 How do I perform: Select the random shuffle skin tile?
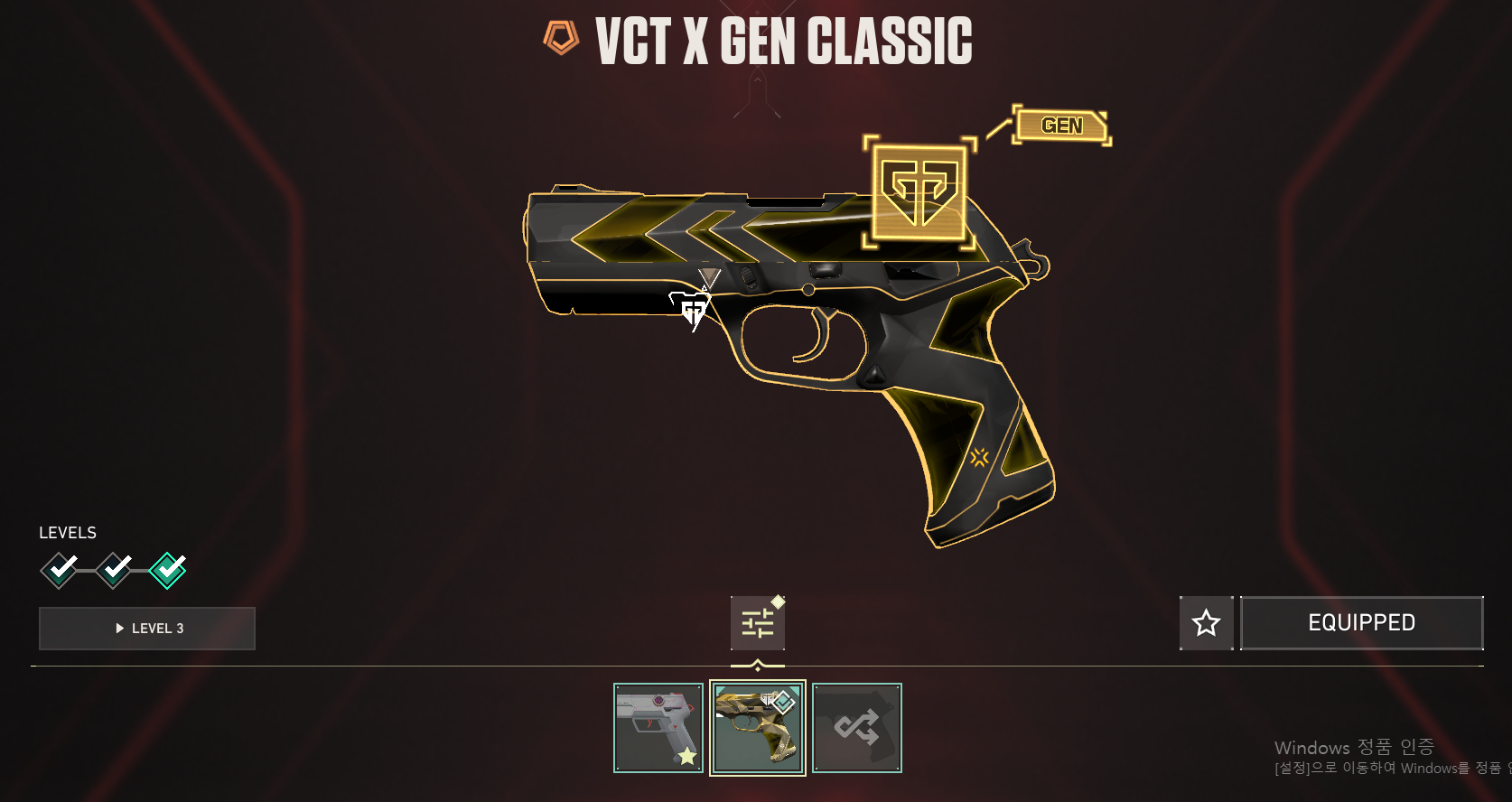[x=857, y=728]
